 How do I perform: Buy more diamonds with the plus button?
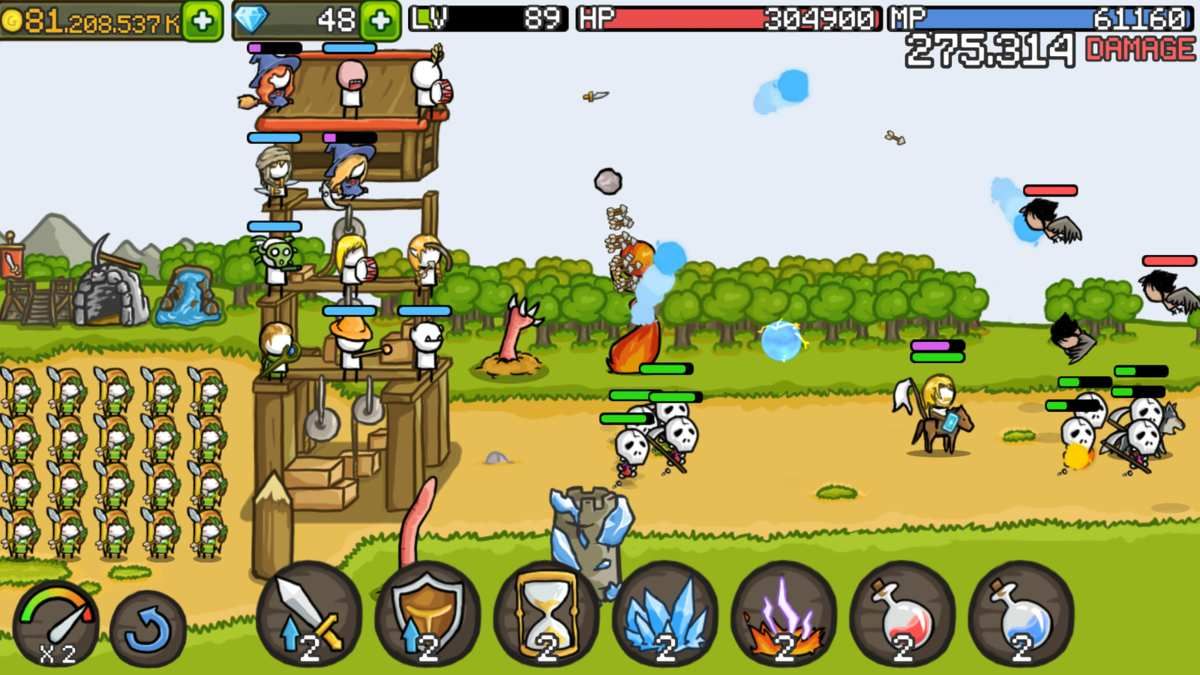pyautogui.click(x=380, y=20)
